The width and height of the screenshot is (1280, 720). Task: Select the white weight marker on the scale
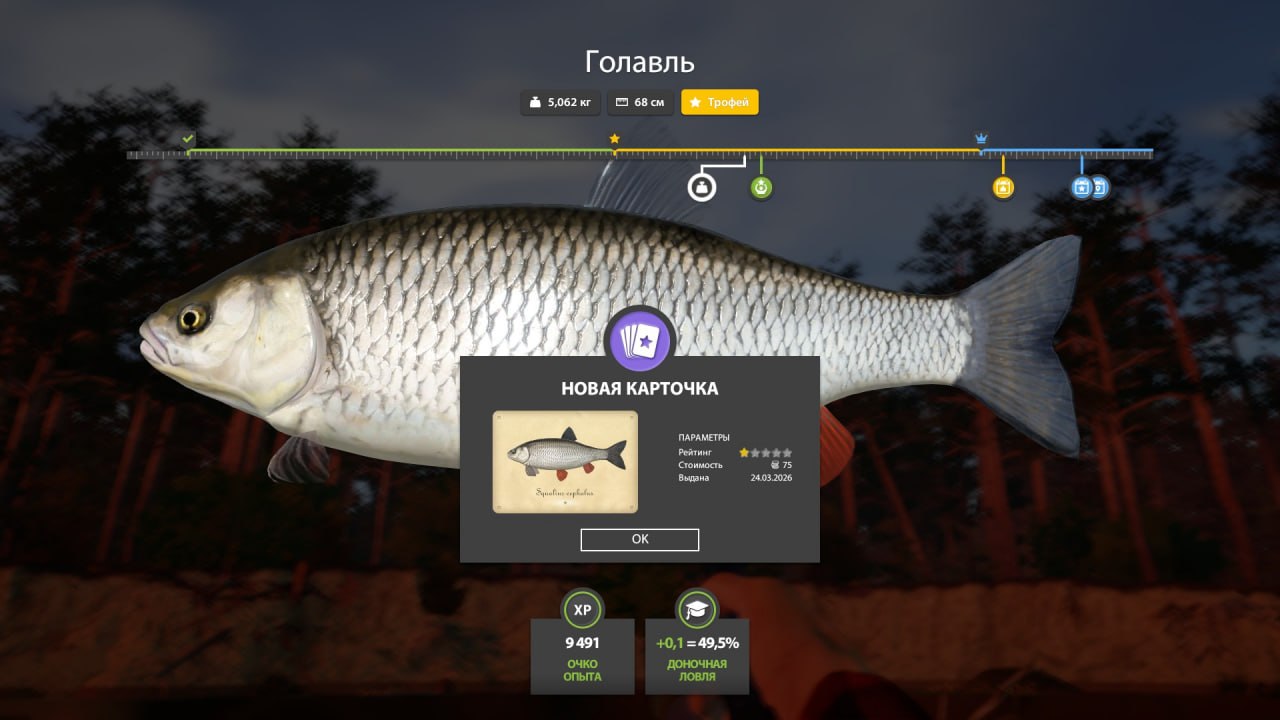pos(702,187)
